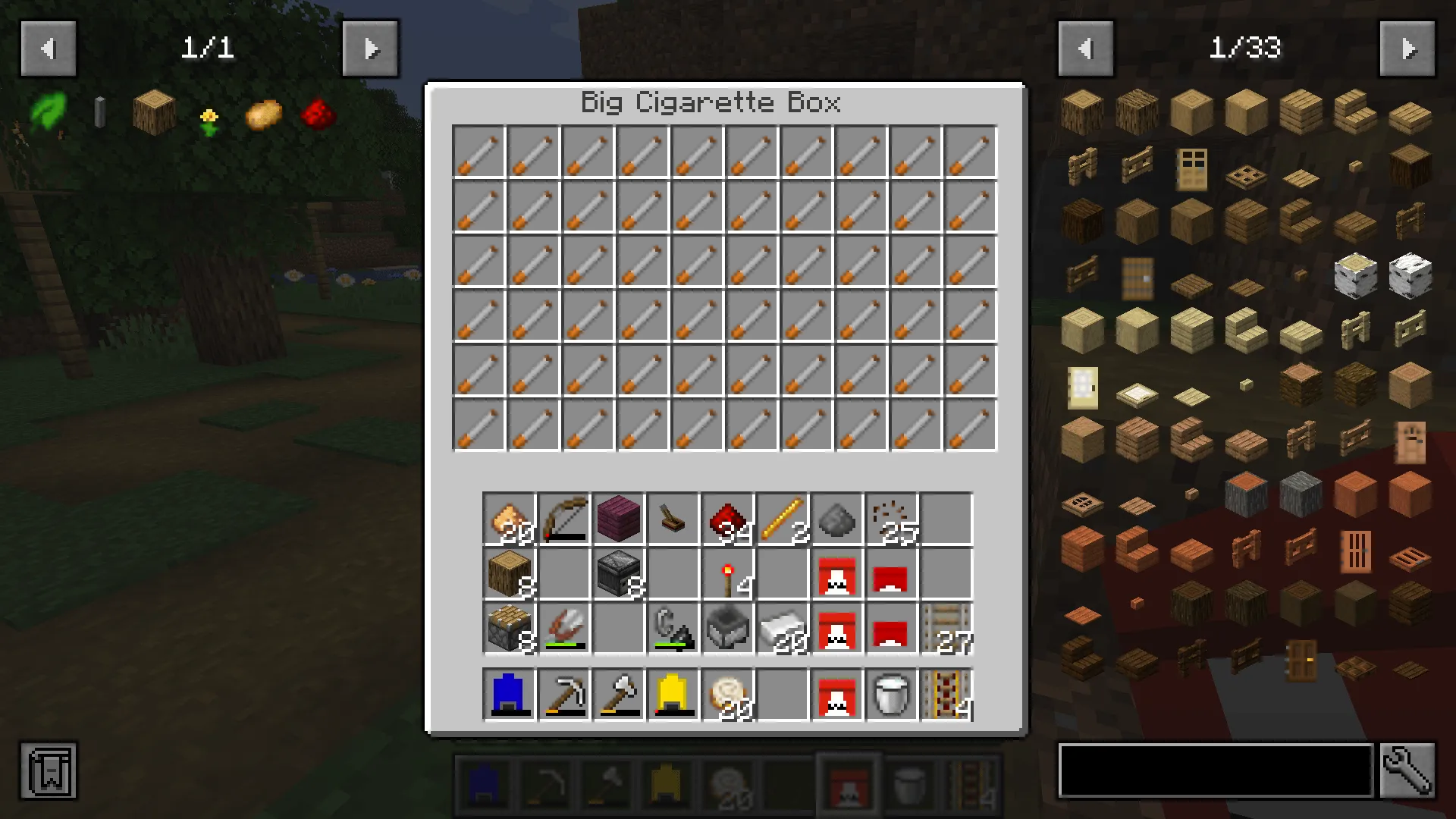The image size is (1456, 819).
Task: Advance to the next item panel page
Action: coord(1409,49)
